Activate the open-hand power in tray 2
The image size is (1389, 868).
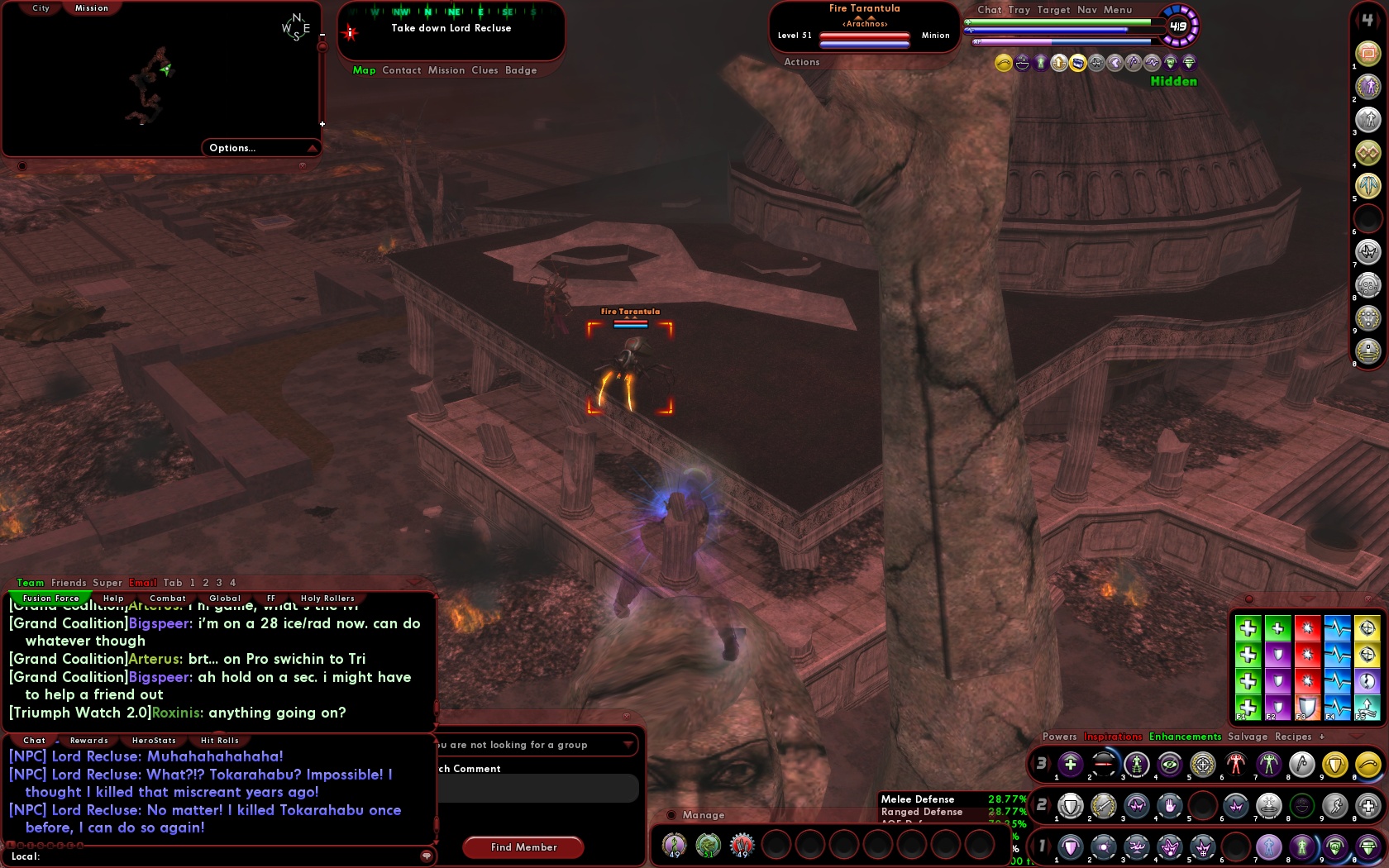pos(1170,806)
